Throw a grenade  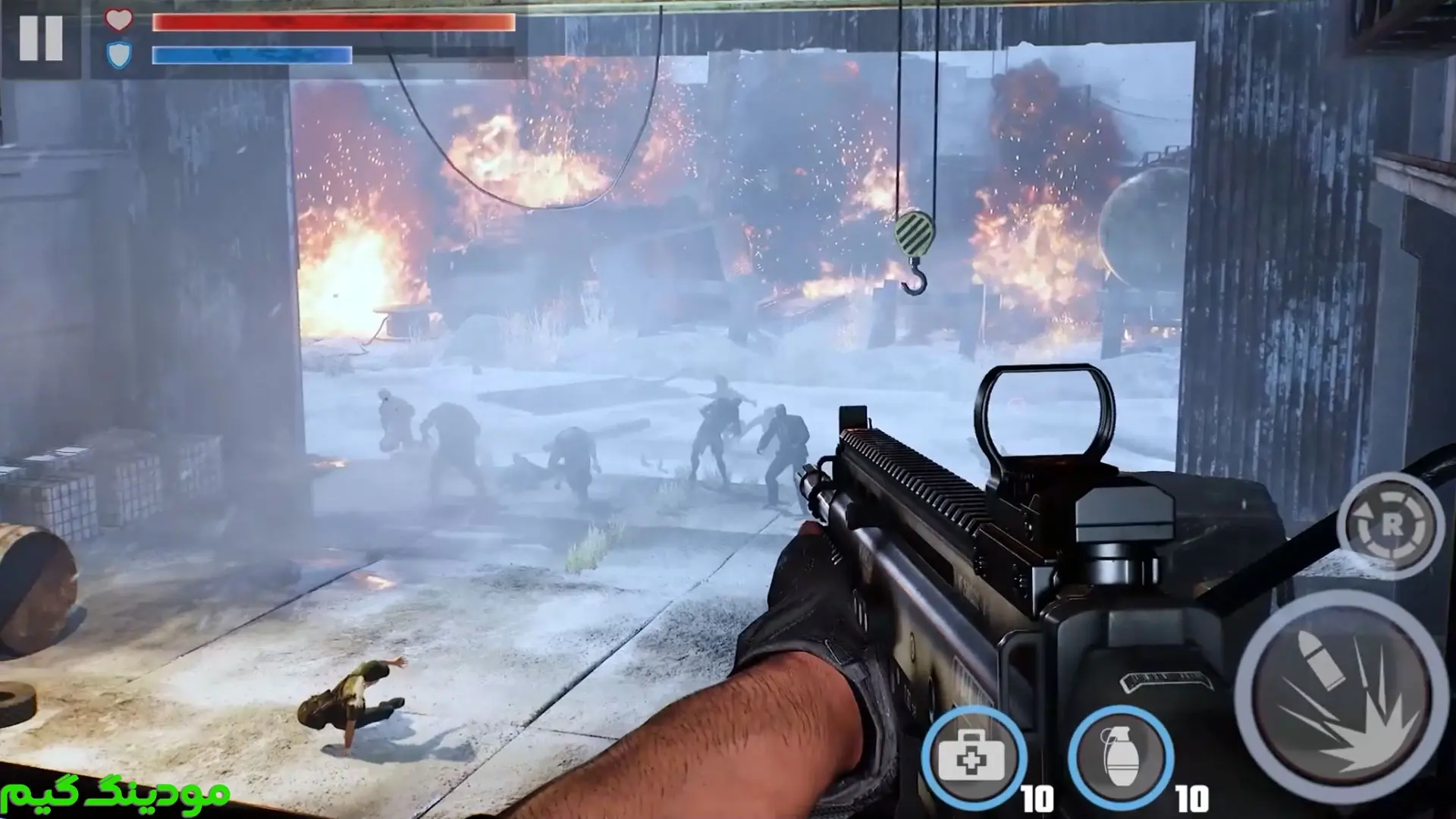click(x=1120, y=757)
